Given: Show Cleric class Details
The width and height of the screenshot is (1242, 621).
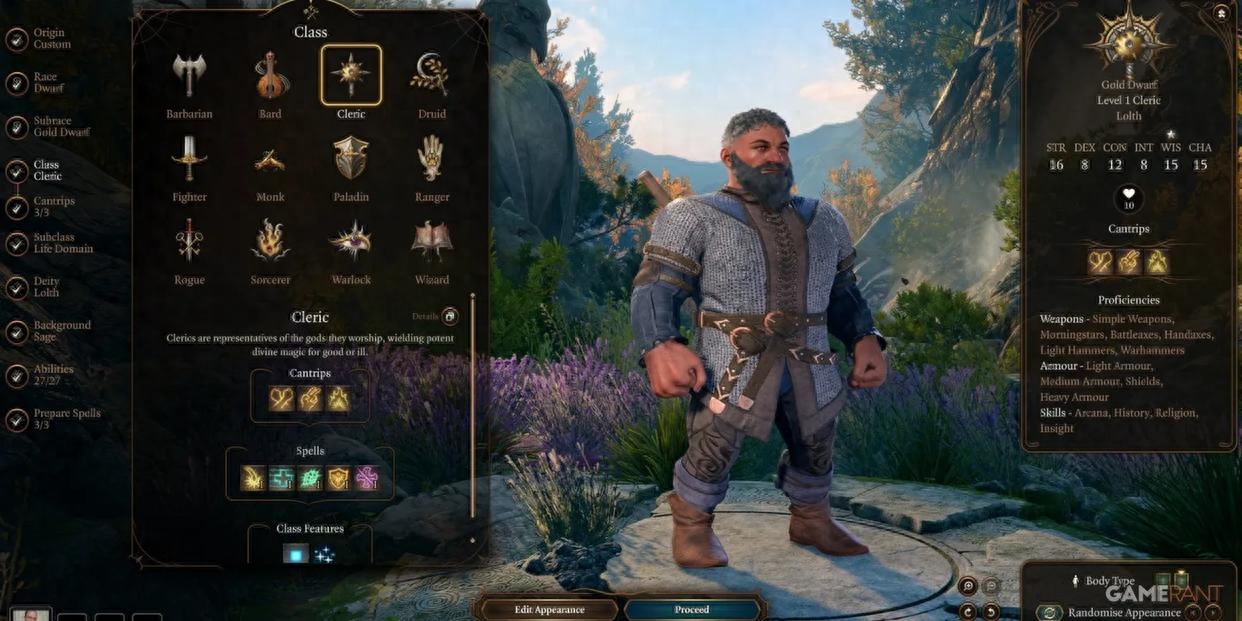Looking at the screenshot, I should (x=450, y=317).
